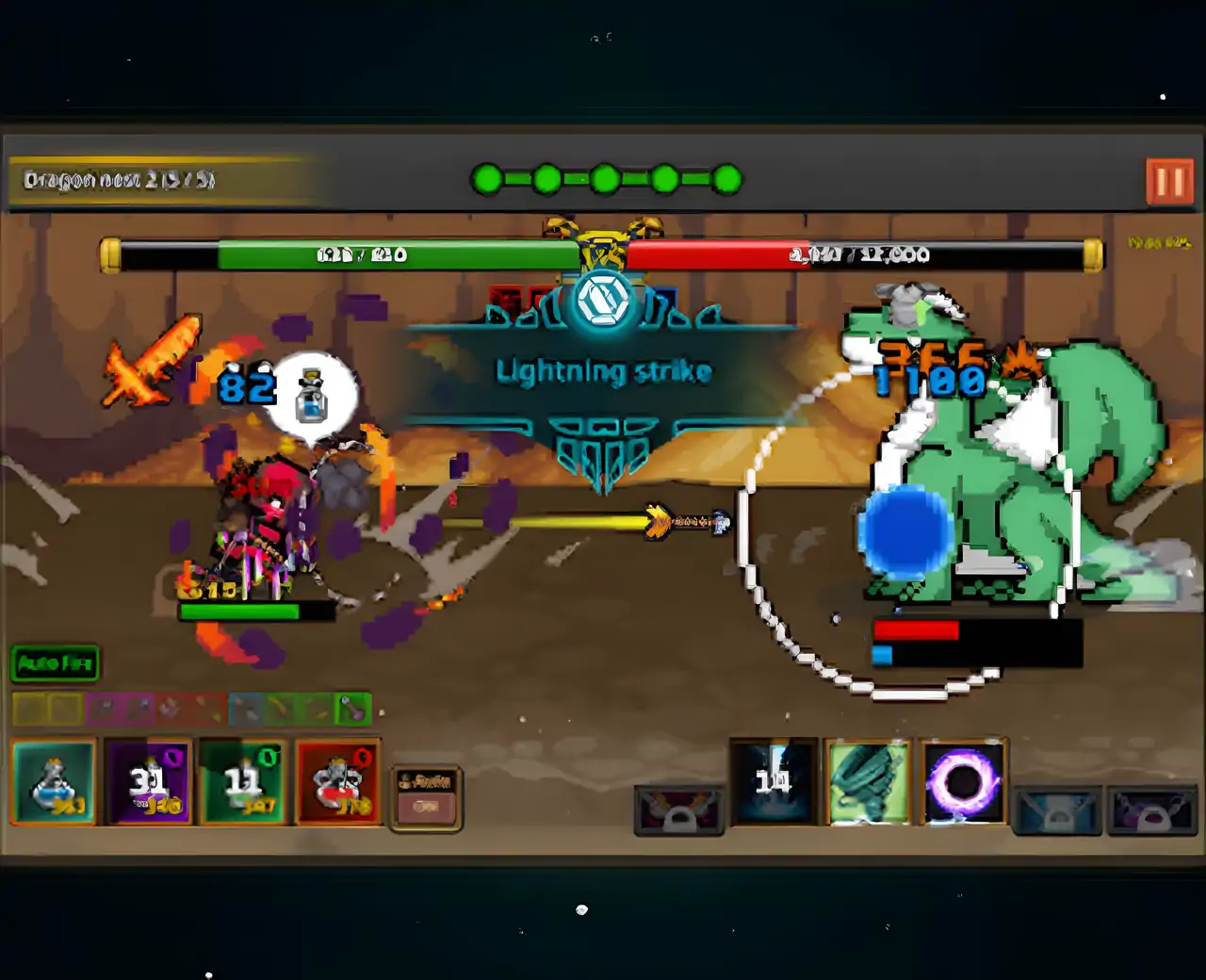This screenshot has height=980, width=1206.
Task: Toggle the green Auto Fire button
Action: 56,663
